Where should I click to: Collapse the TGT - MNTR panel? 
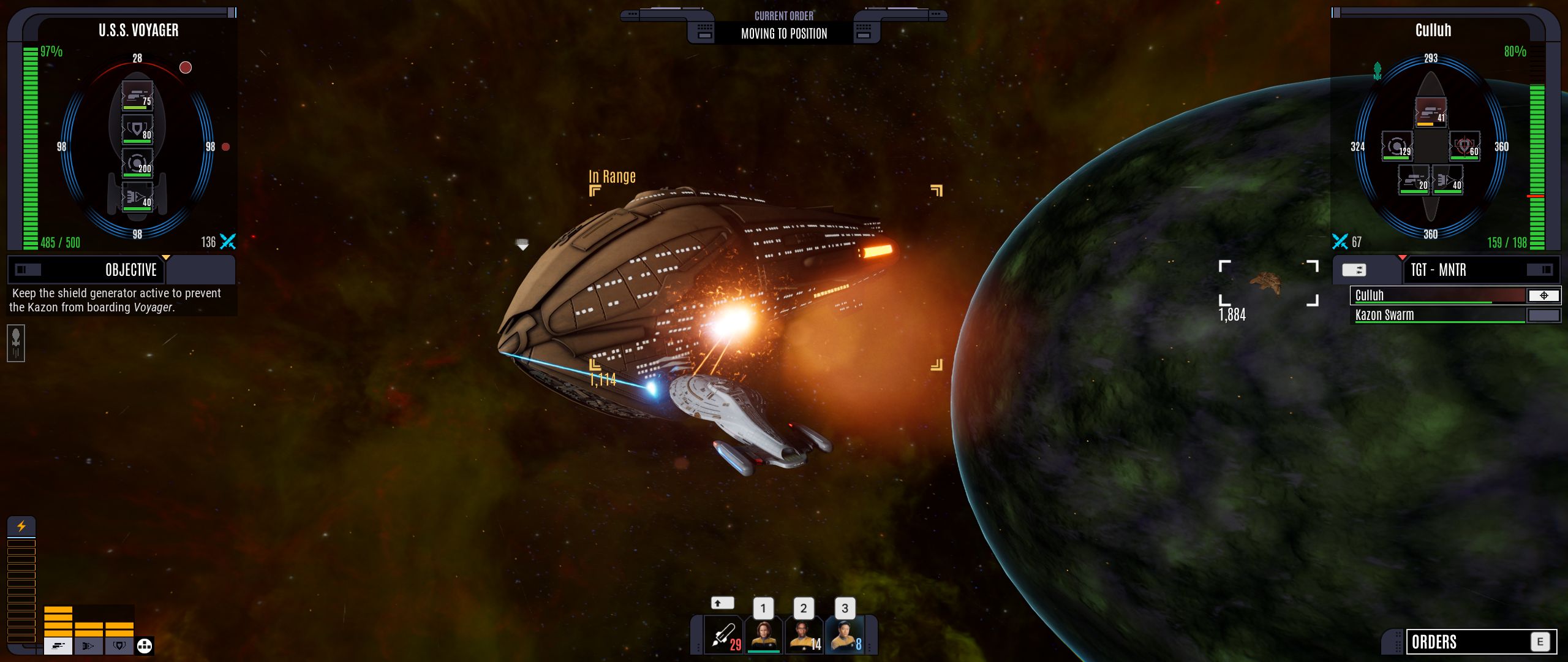click(x=1538, y=270)
